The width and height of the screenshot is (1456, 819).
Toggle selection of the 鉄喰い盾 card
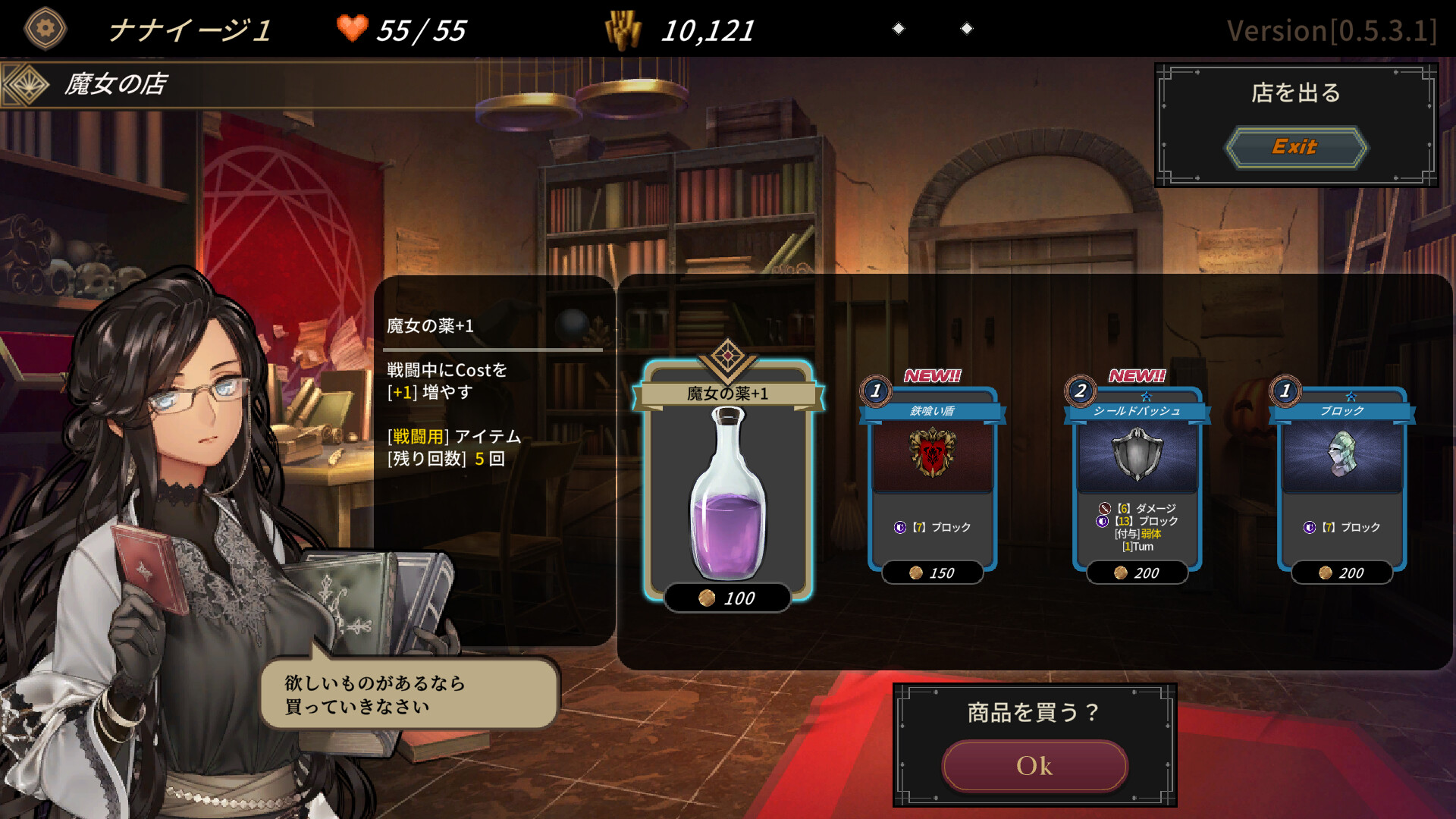pyautogui.click(x=934, y=478)
